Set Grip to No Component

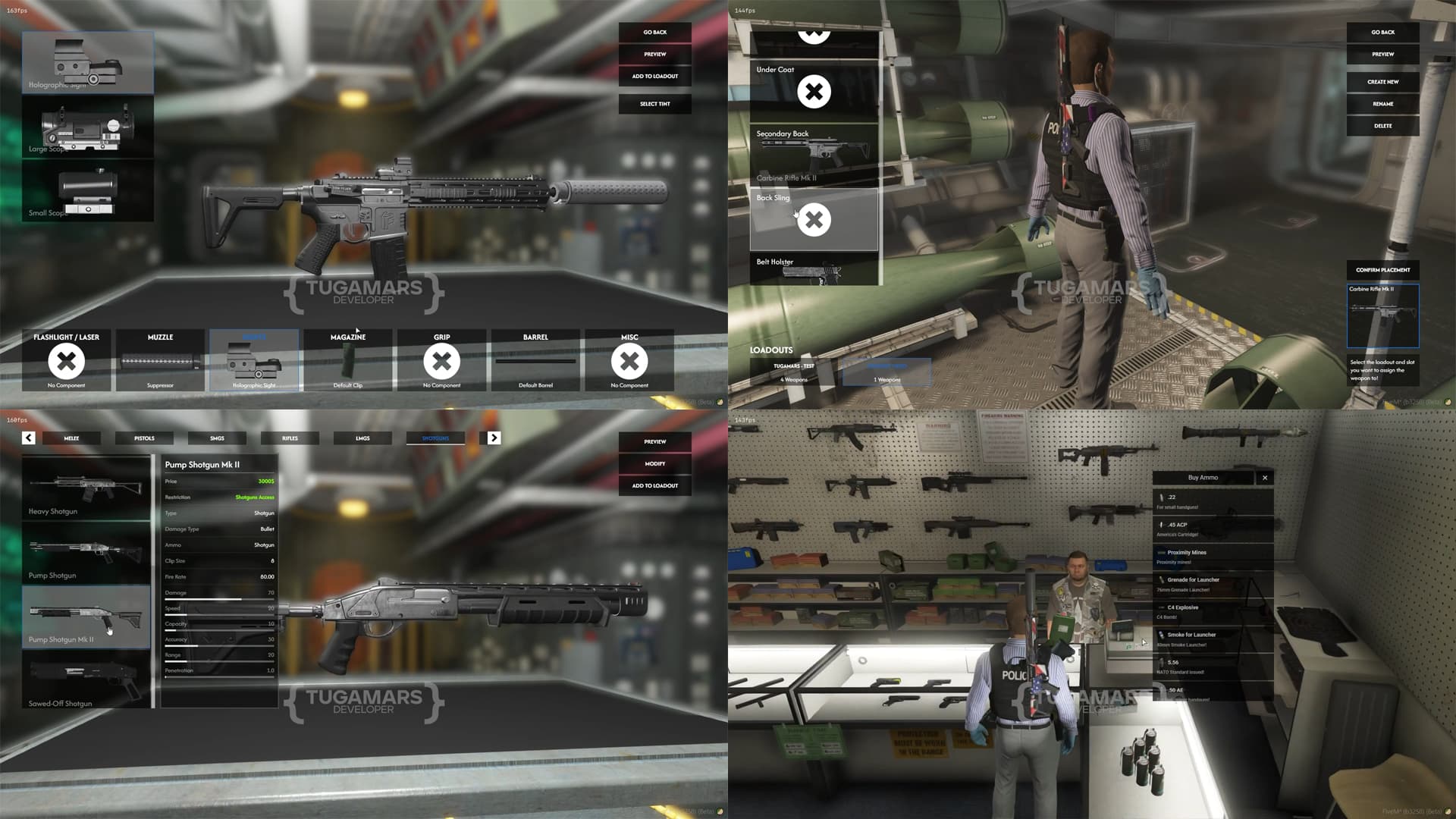(441, 362)
